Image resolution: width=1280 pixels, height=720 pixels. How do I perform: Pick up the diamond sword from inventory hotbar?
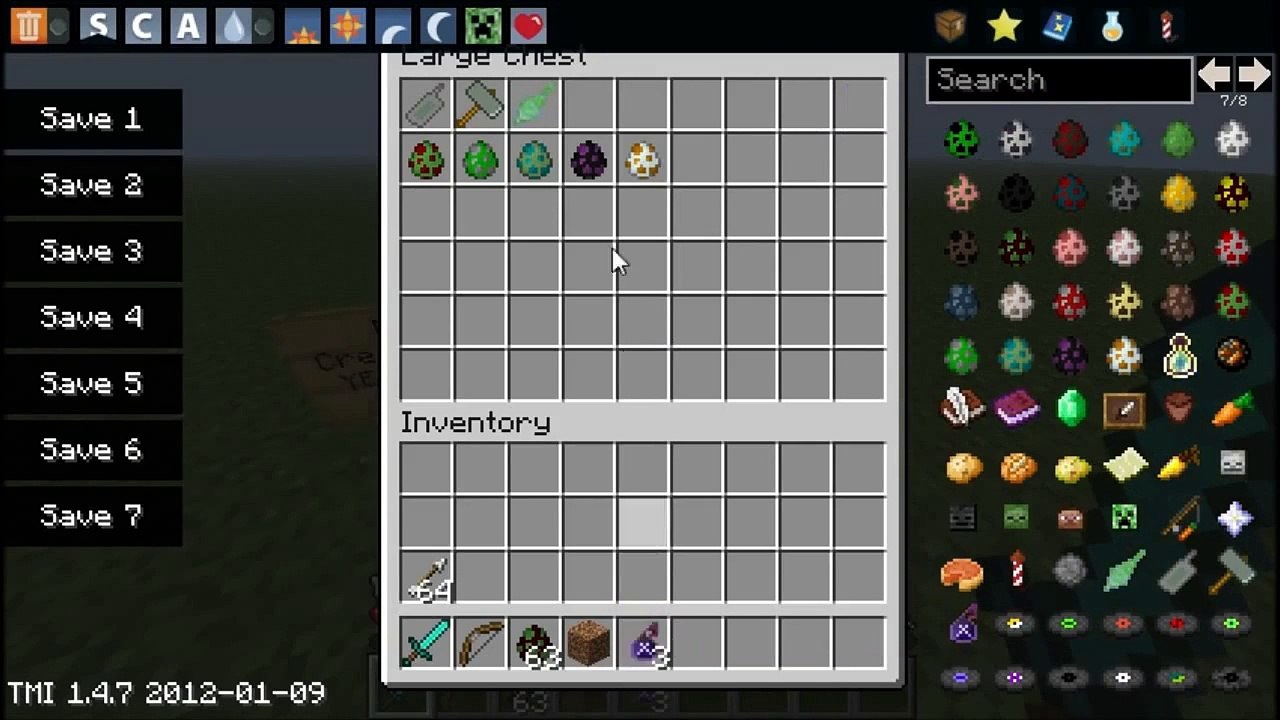[425, 643]
